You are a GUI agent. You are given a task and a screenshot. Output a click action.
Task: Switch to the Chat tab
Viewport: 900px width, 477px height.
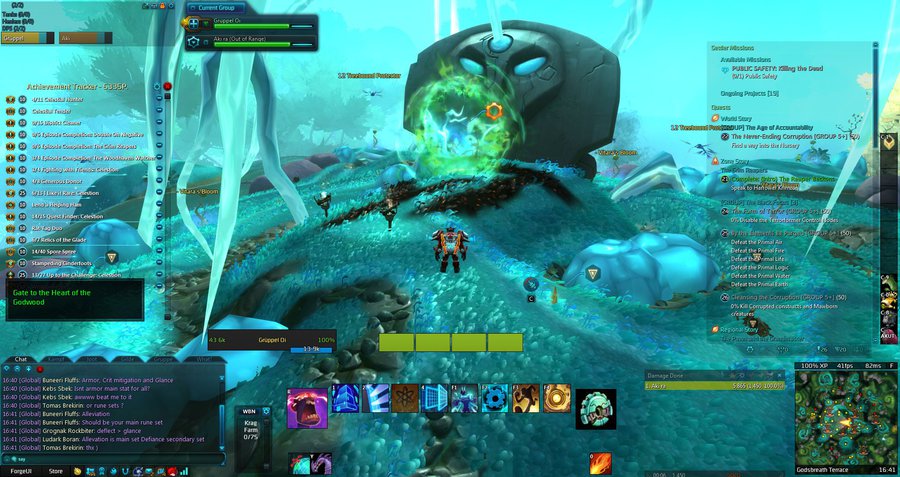coord(20,358)
